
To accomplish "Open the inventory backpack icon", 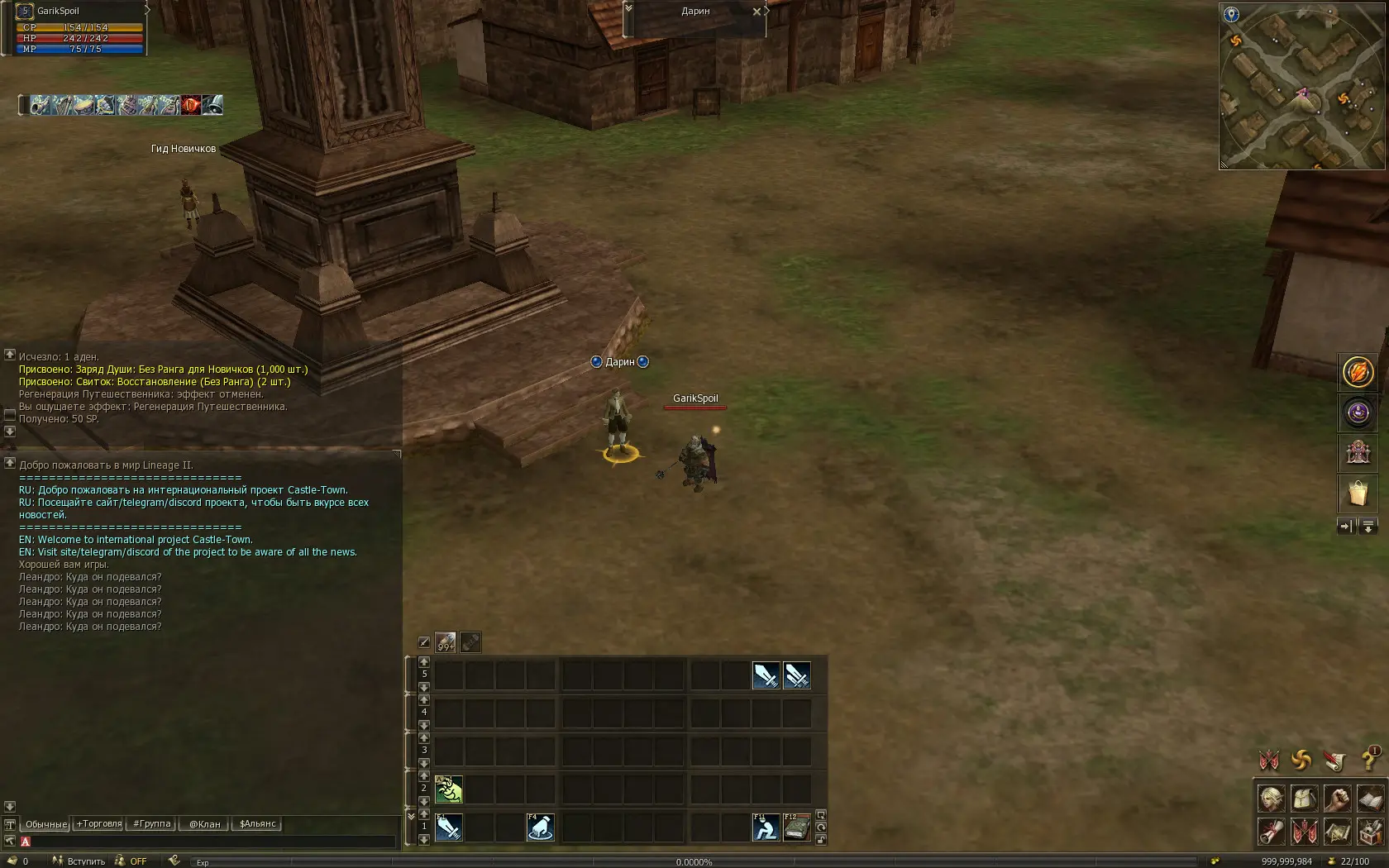I will click(x=1304, y=799).
